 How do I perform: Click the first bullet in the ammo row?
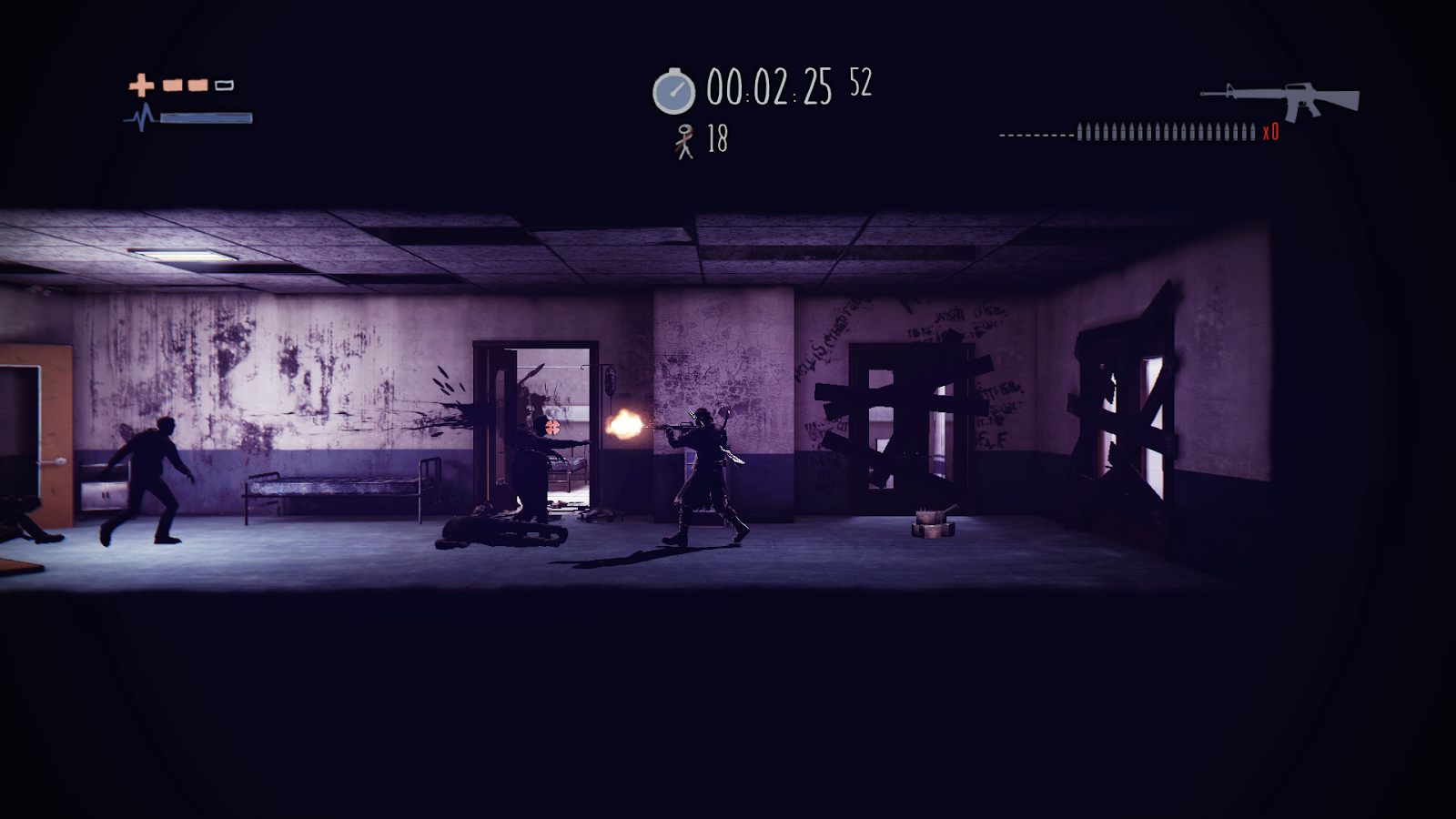[x=1080, y=134]
